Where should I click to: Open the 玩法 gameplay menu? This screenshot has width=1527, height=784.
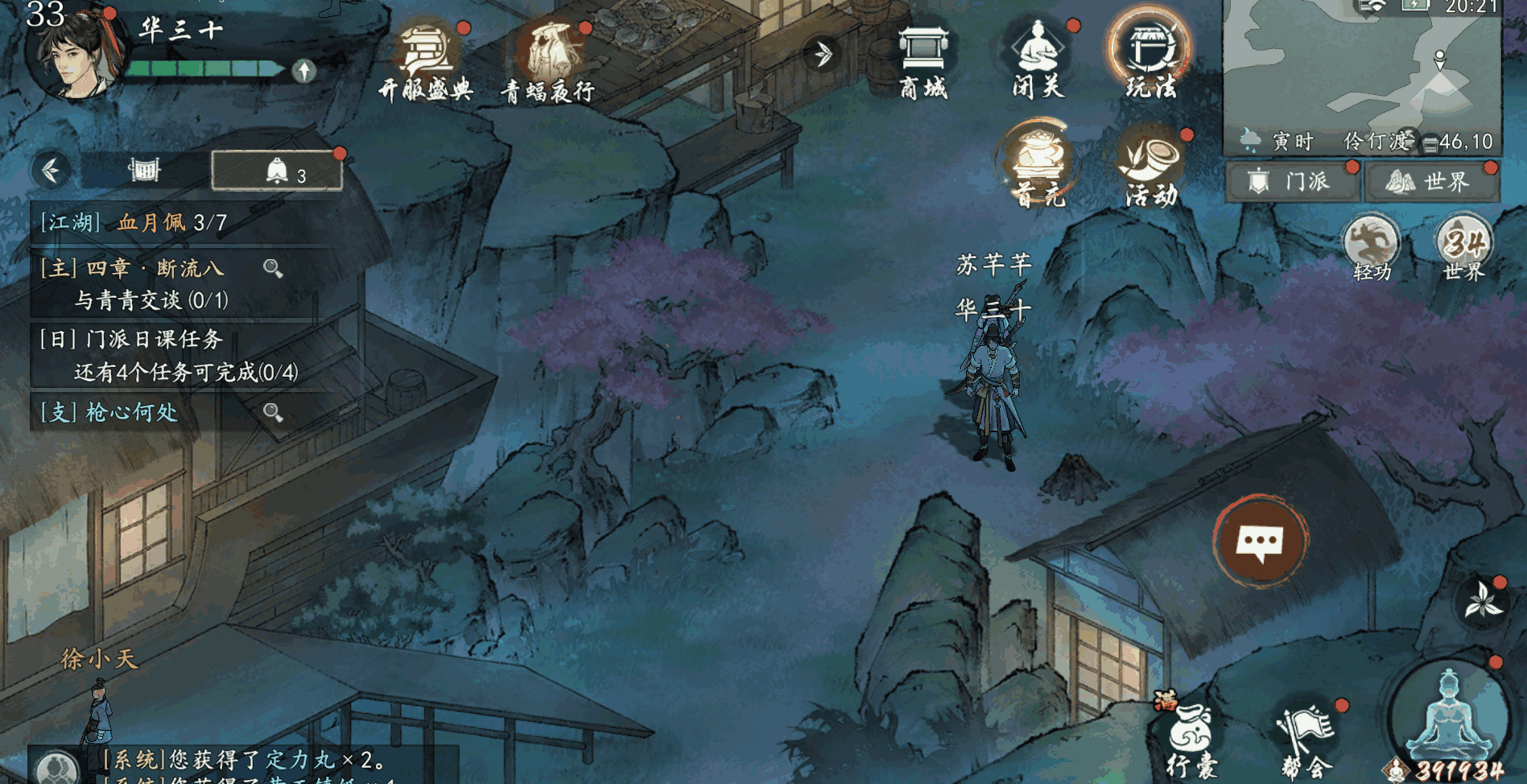(x=1150, y=58)
